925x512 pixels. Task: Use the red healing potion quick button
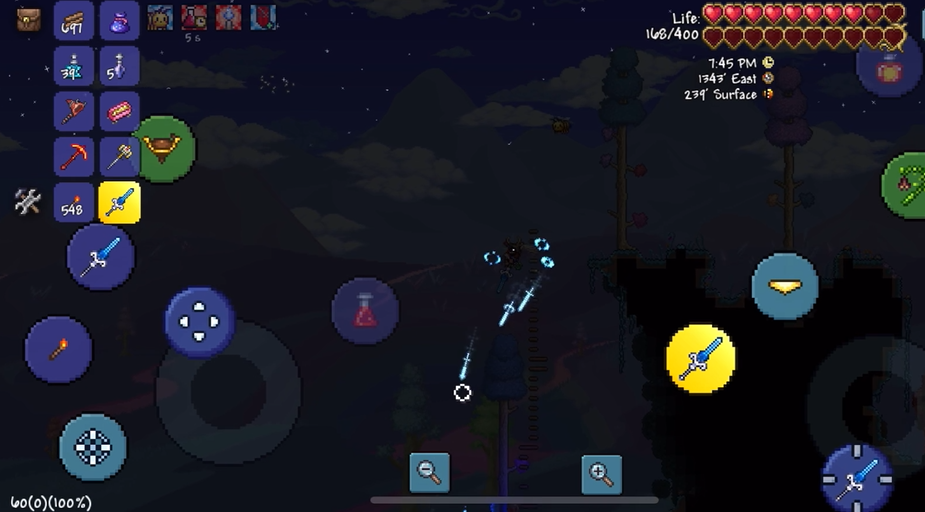click(x=365, y=311)
